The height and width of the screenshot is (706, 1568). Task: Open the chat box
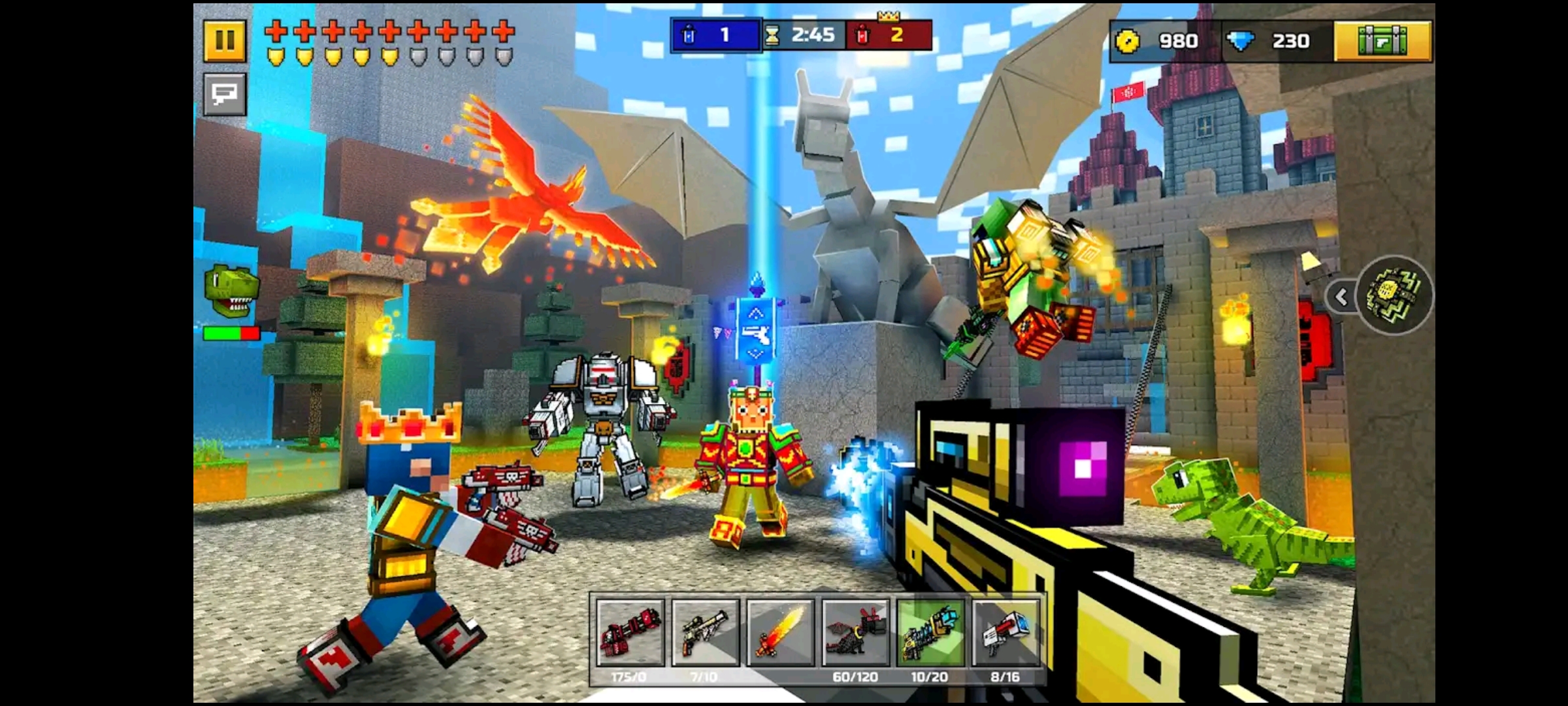point(224,95)
